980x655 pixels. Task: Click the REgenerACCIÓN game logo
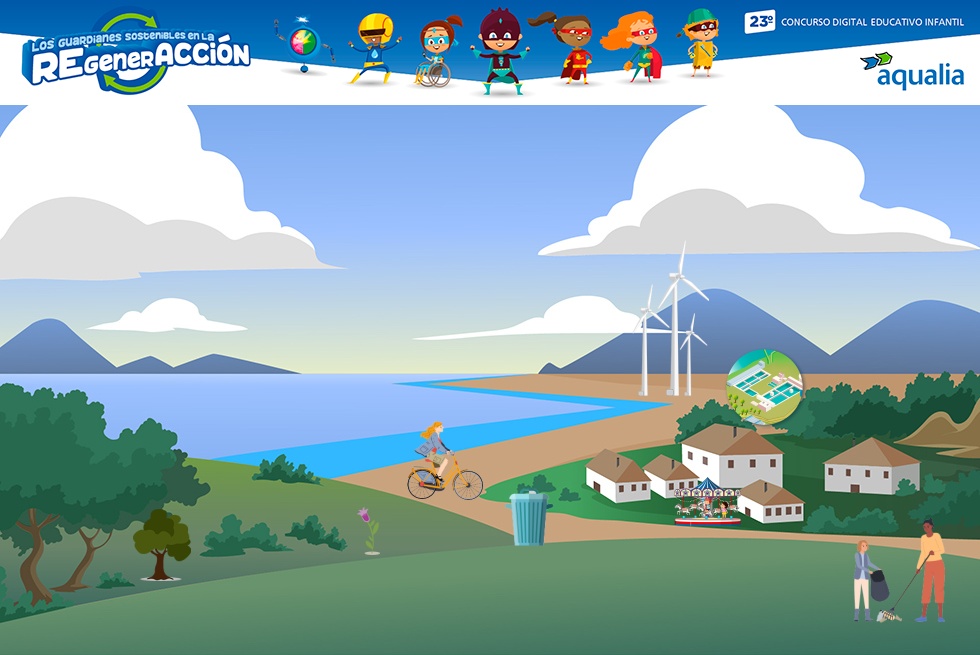pos(138,56)
